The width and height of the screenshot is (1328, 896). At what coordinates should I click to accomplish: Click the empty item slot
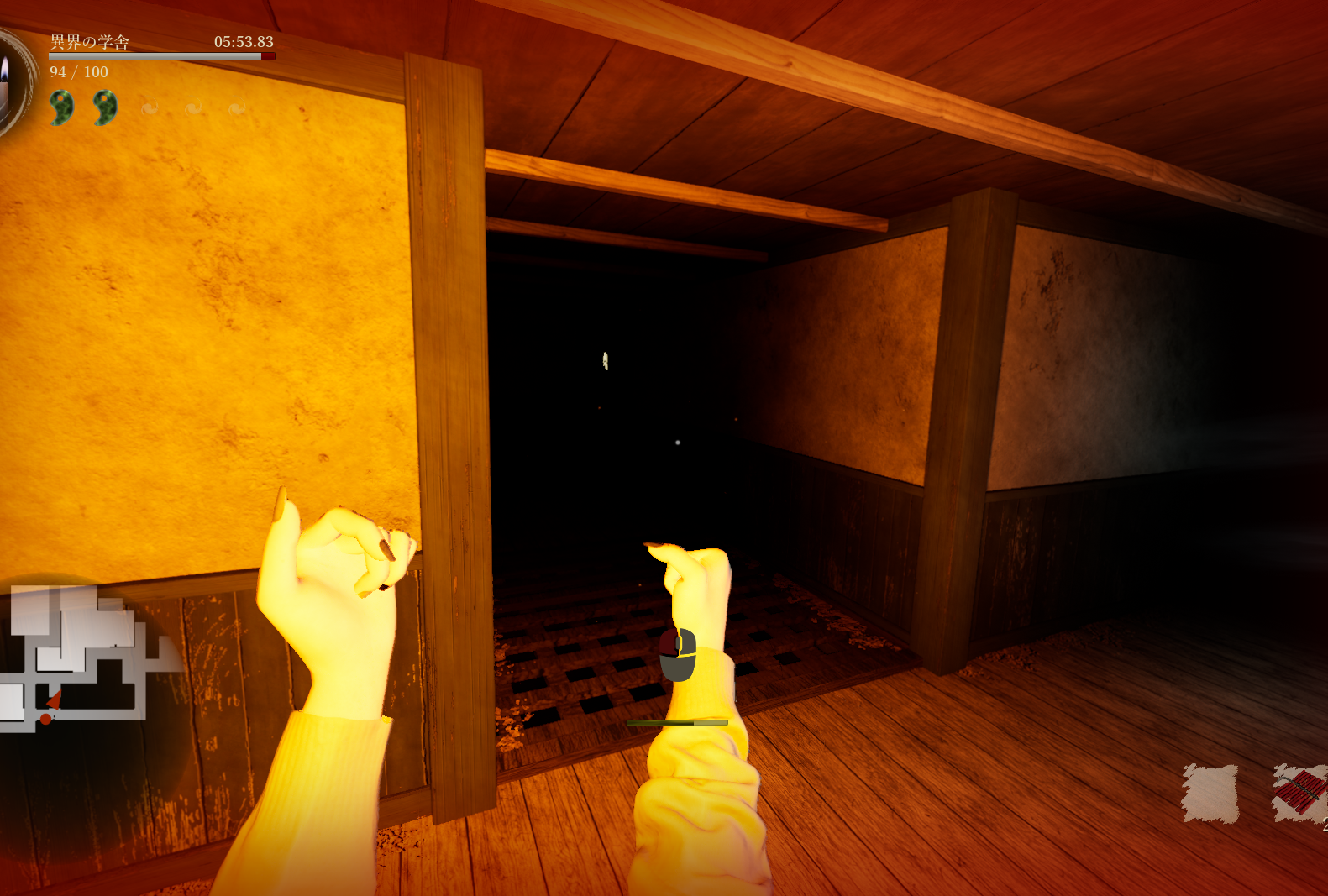pos(1210,793)
